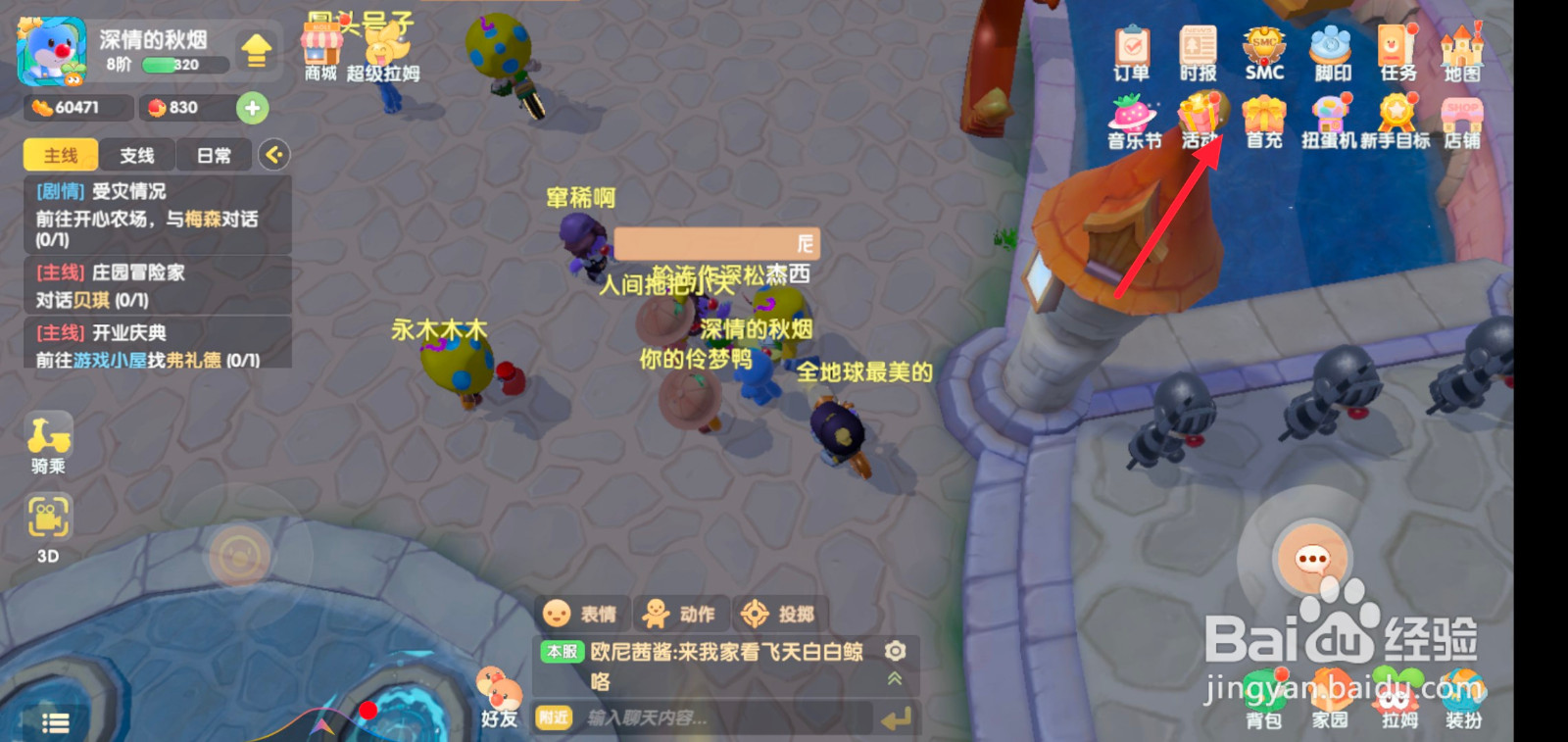The image size is (1568, 742).
Task: Open the SMC emblem icon
Action: point(1263,46)
